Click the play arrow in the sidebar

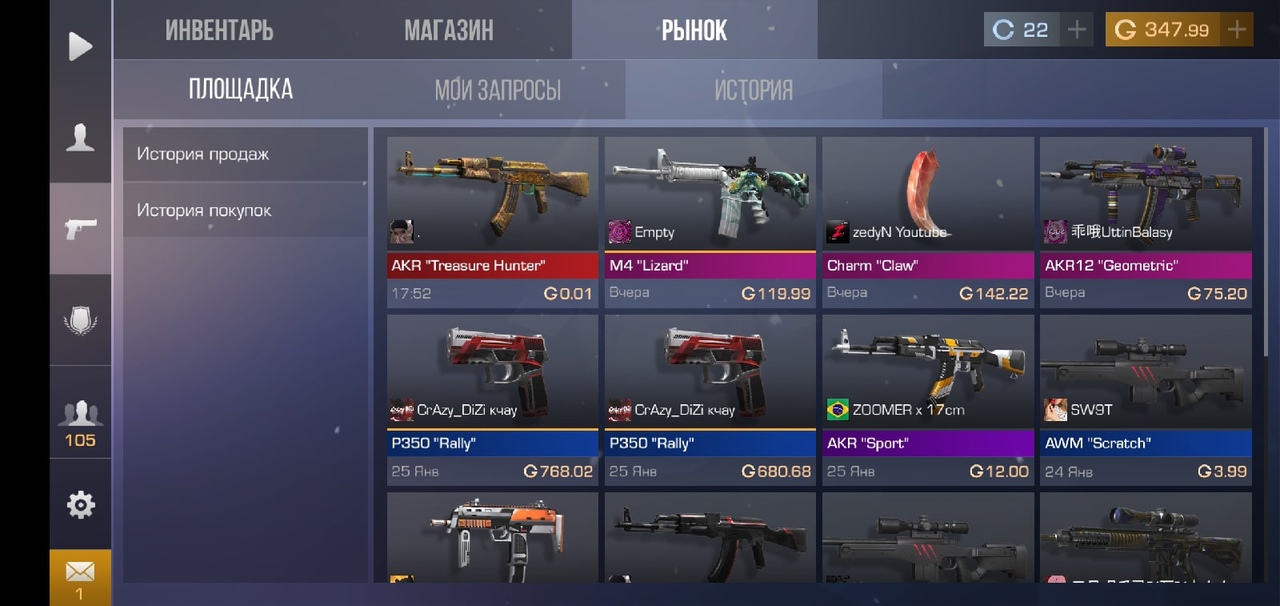80,46
